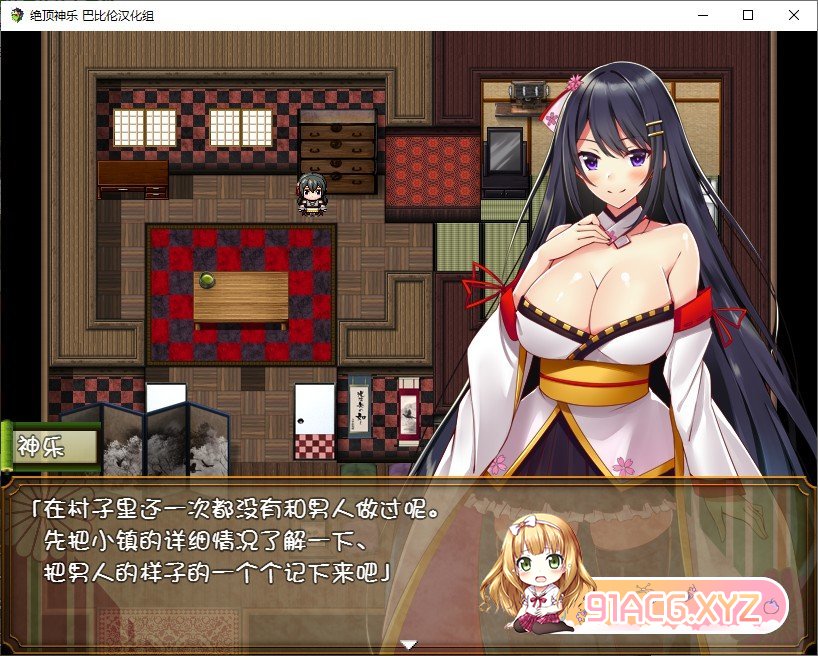818x656 pixels.
Task: Minimize the game window
Action: point(701,15)
